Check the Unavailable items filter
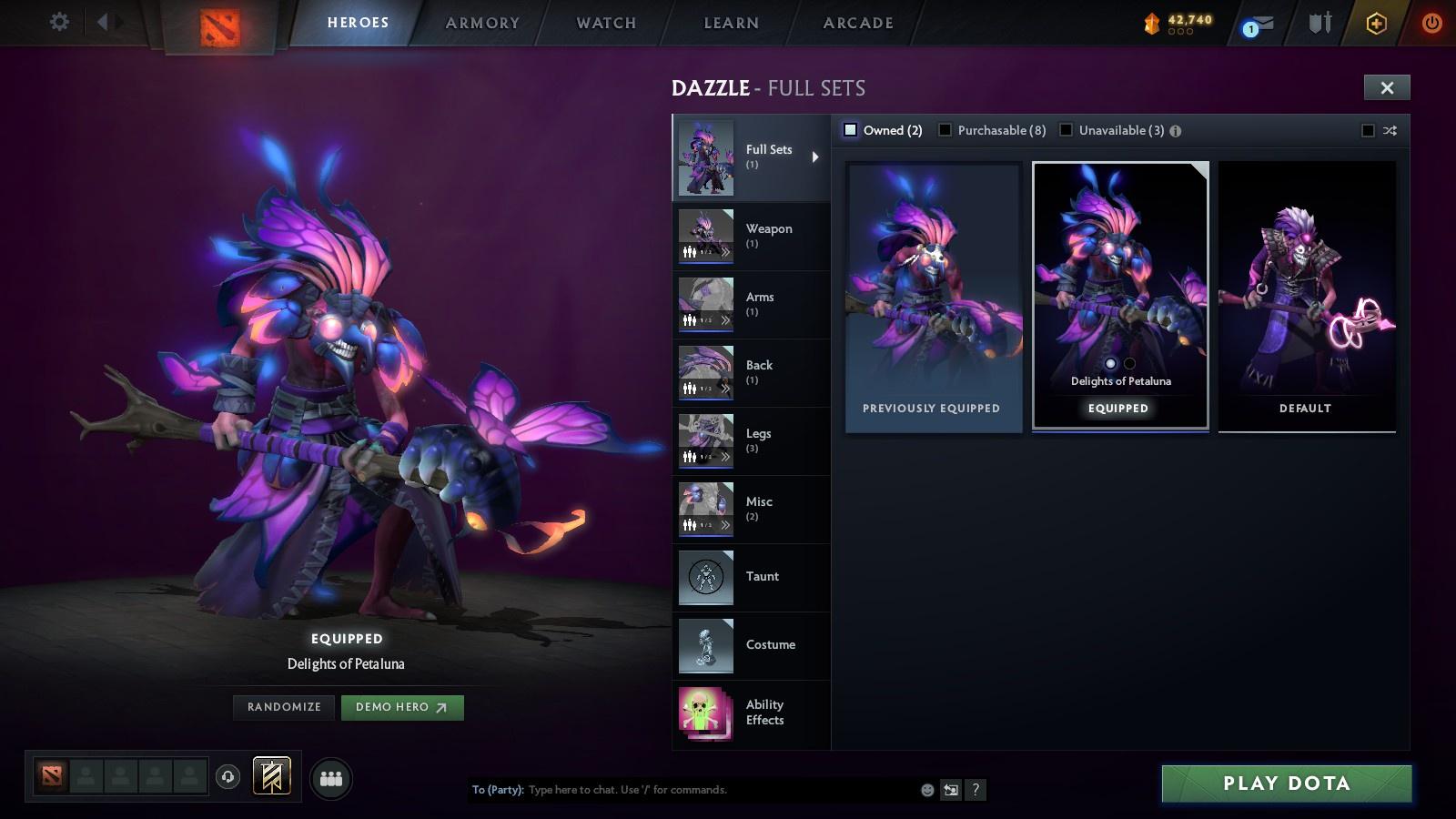 click(1066, 130)
